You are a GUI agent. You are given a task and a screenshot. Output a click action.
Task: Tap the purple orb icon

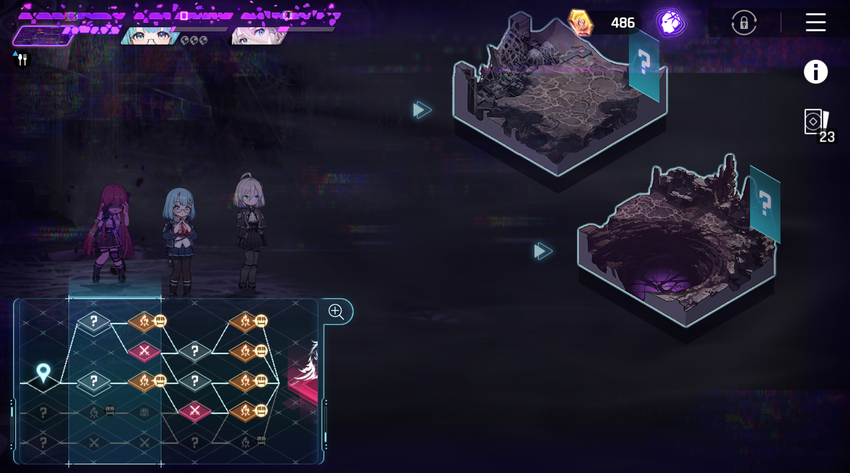click(670, 23)
